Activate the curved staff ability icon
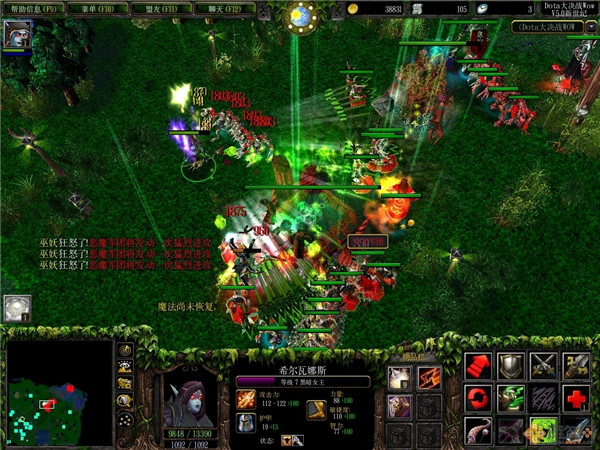 point(477,431)
